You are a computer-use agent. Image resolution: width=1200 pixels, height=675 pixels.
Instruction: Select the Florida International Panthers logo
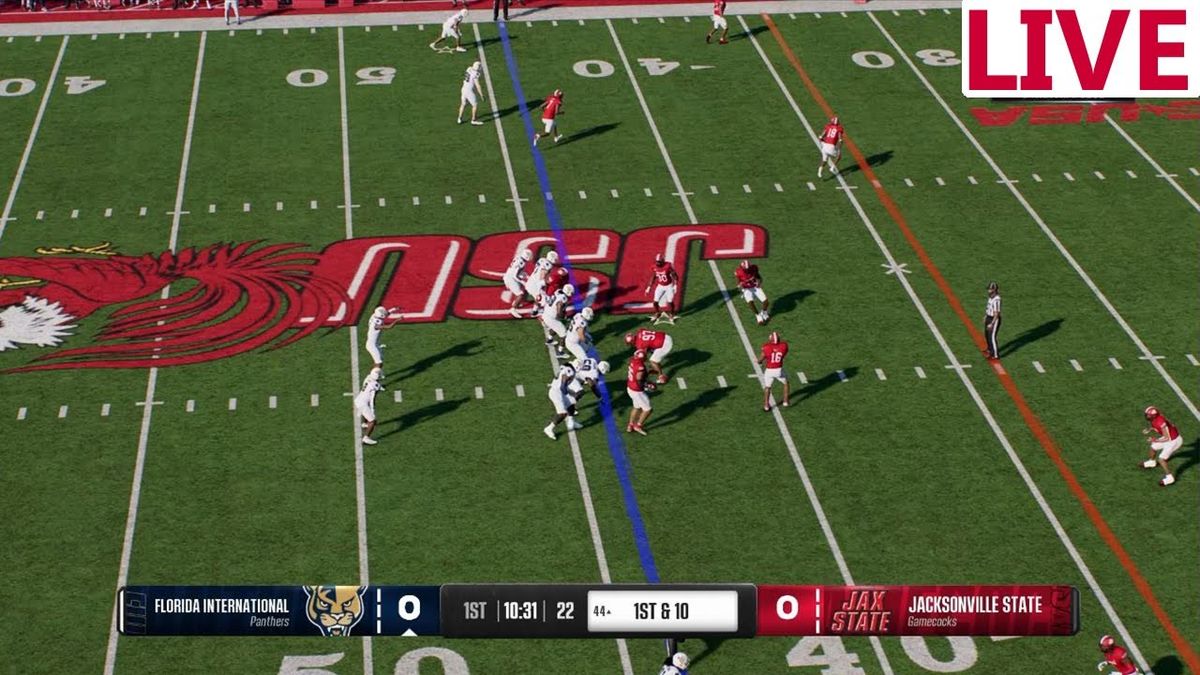click(x=335, y=610)
